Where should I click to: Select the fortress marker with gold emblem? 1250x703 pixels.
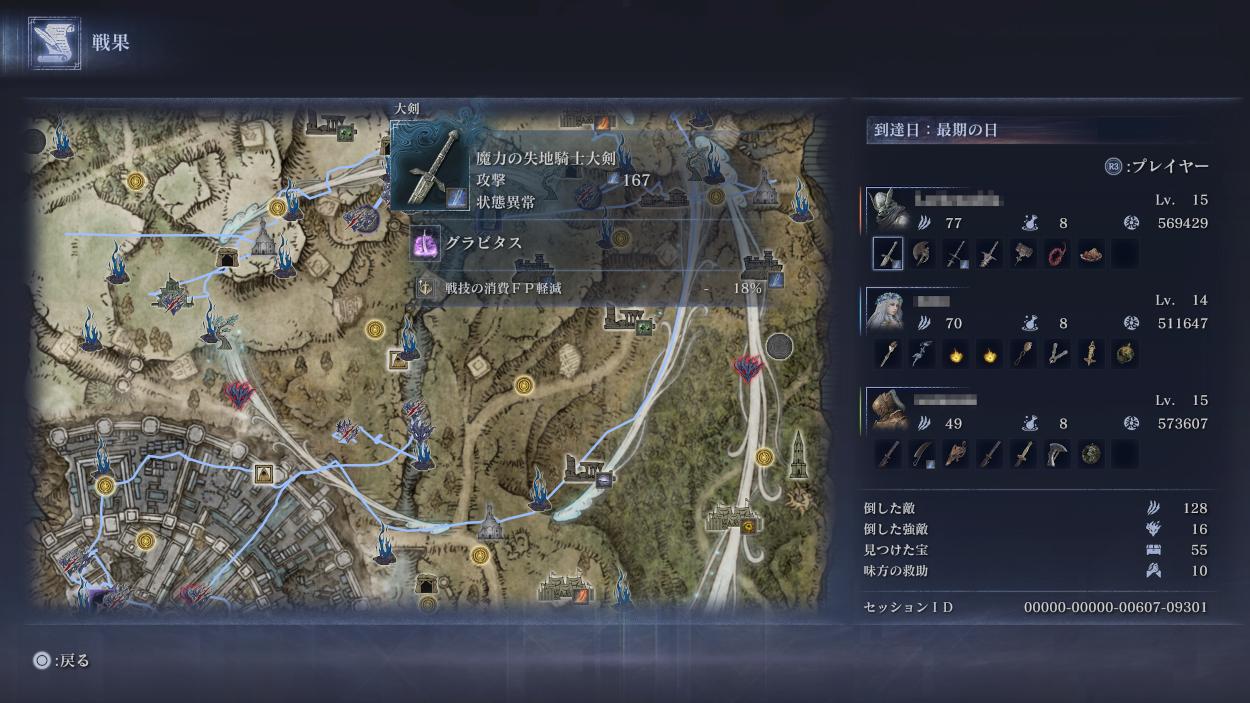pos(736,519)
